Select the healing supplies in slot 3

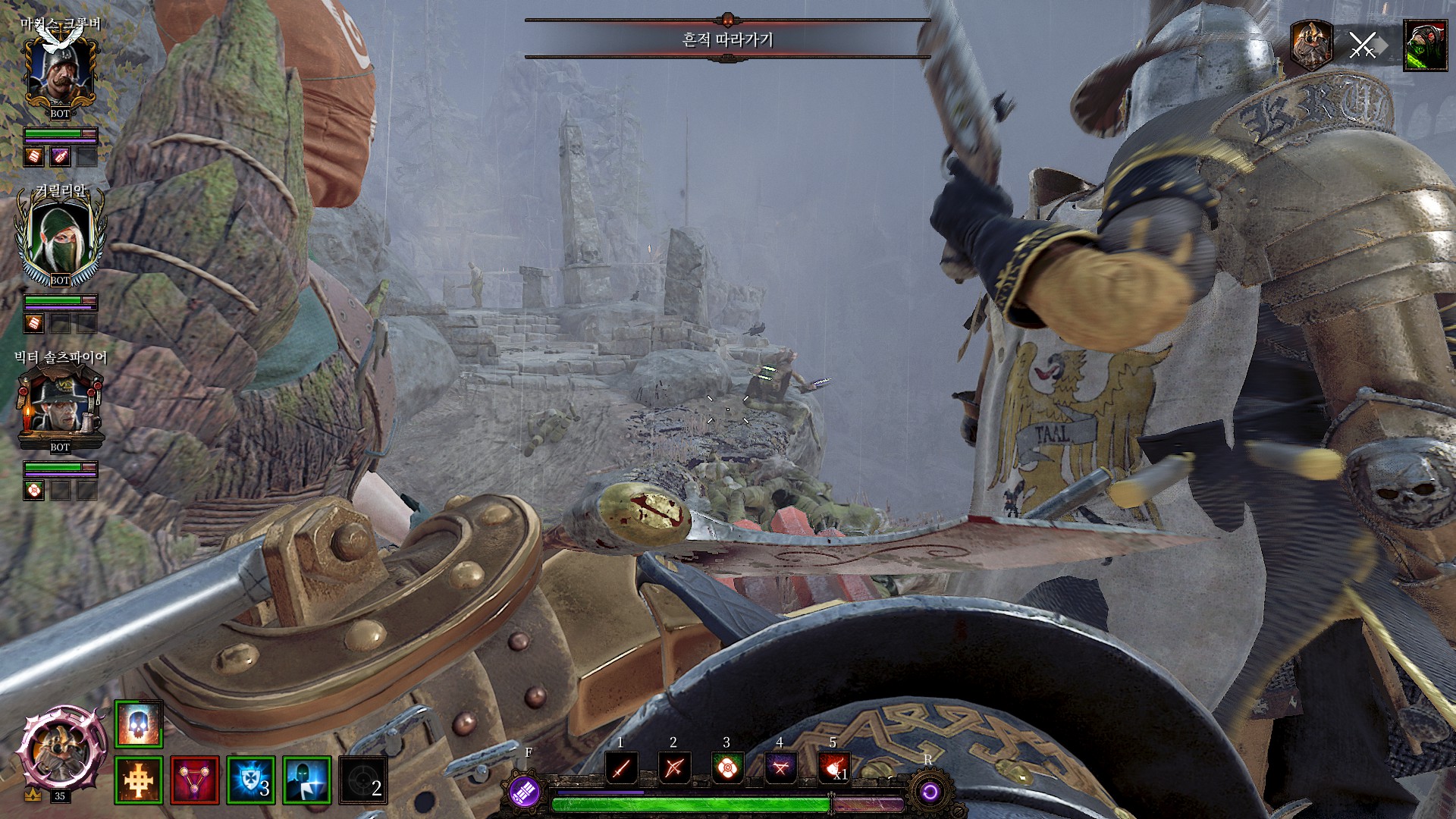[x=726, y=768]
